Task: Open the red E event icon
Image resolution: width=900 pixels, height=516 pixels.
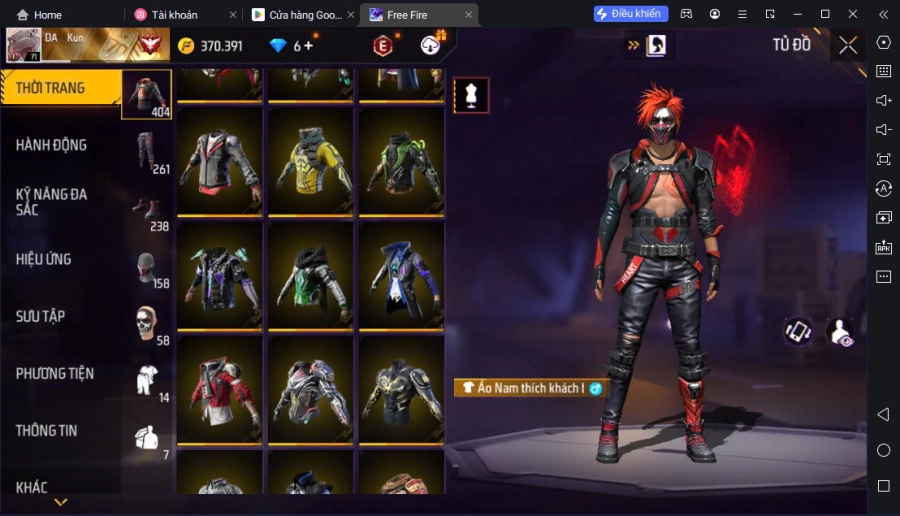Action: click(382, 46)
